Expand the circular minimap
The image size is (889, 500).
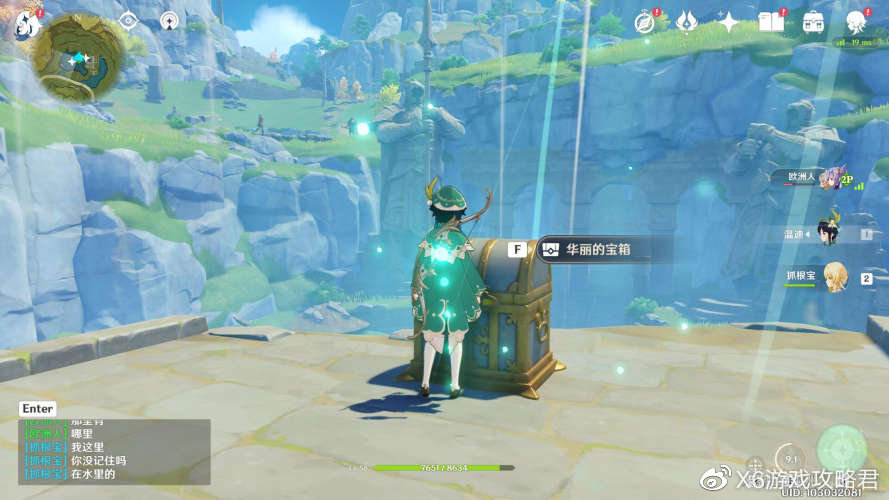(79, 58)
